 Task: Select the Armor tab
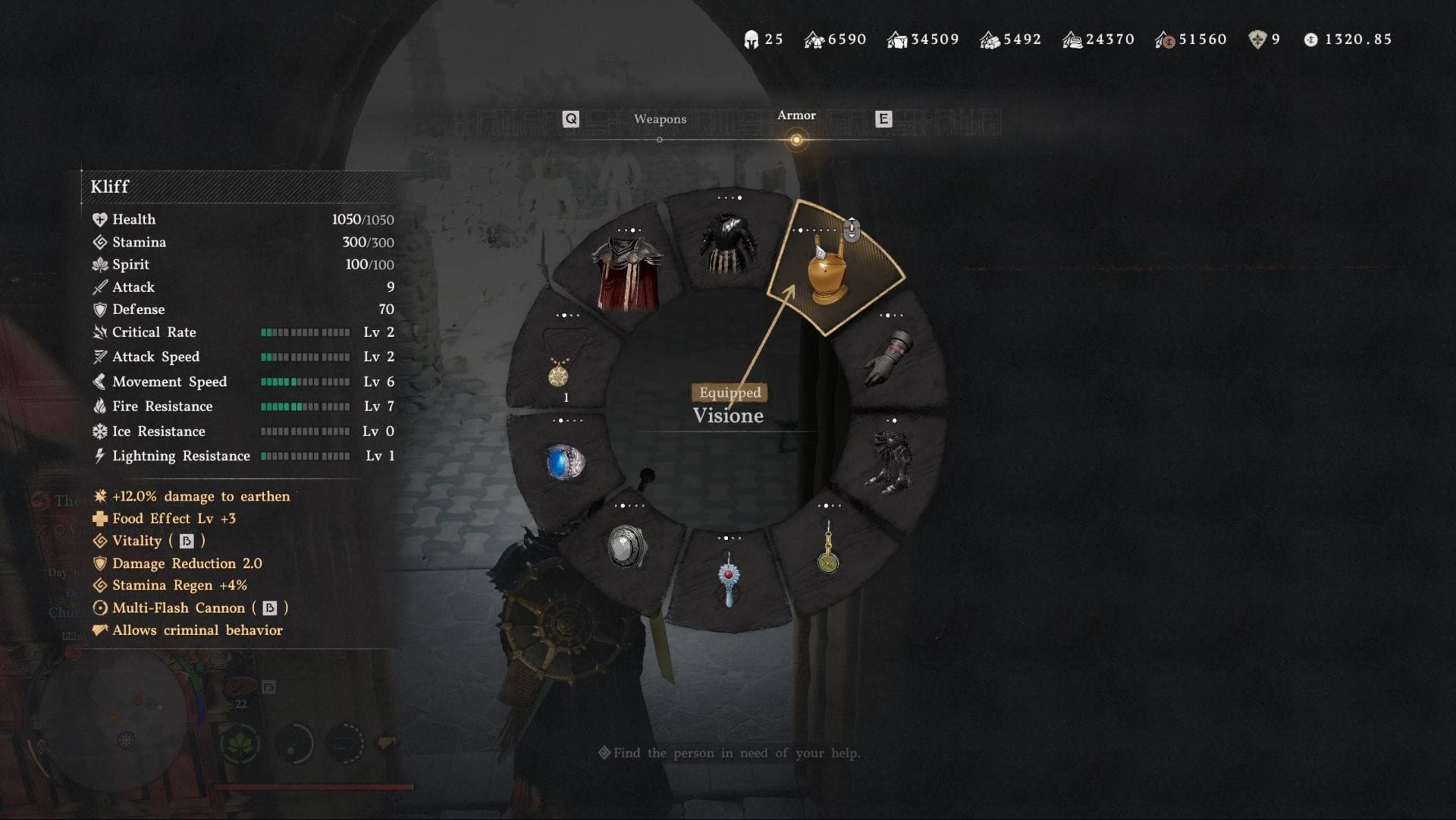click(x=796, y=116)
